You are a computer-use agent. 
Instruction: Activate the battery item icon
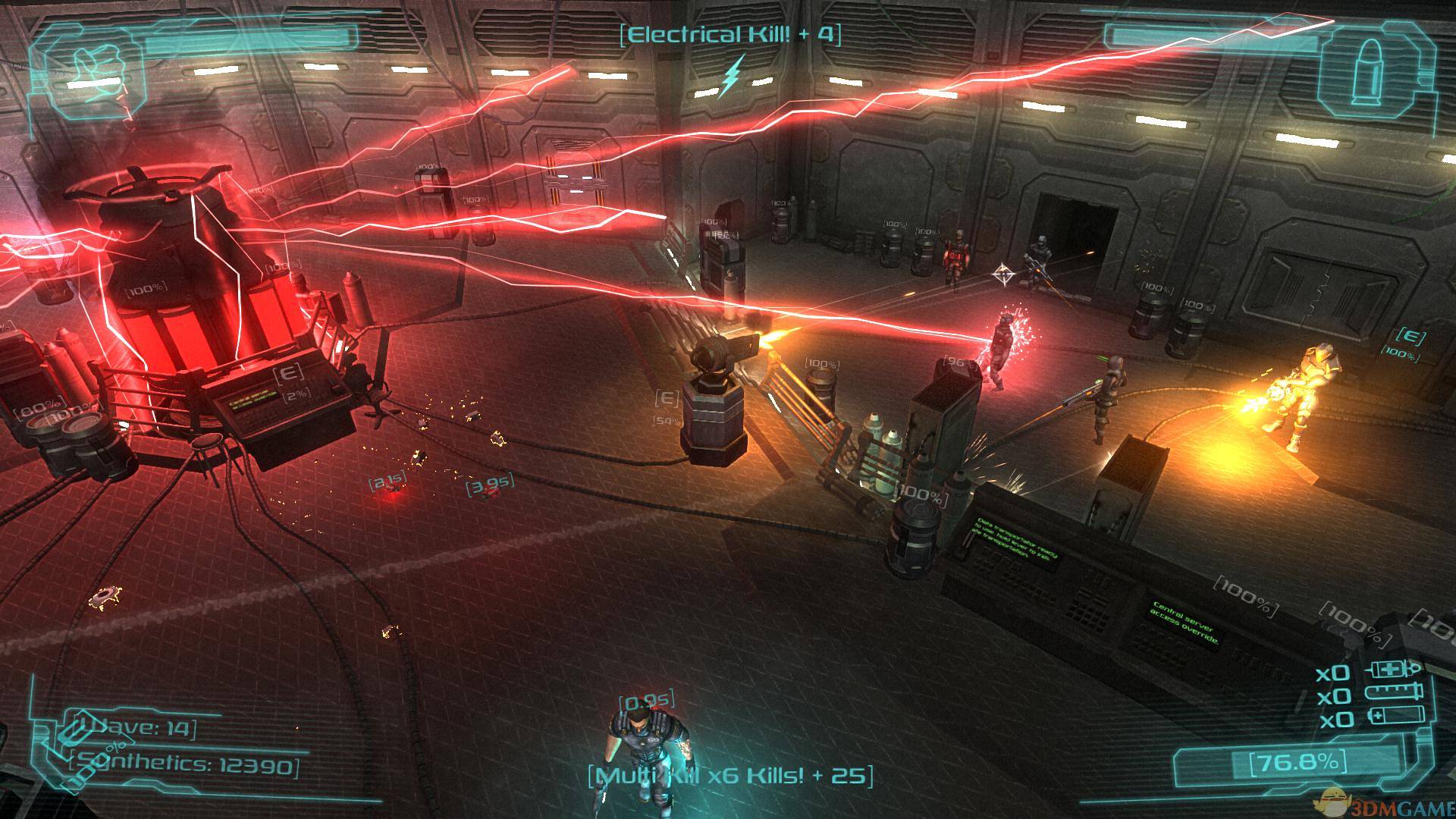(1394, 716)
